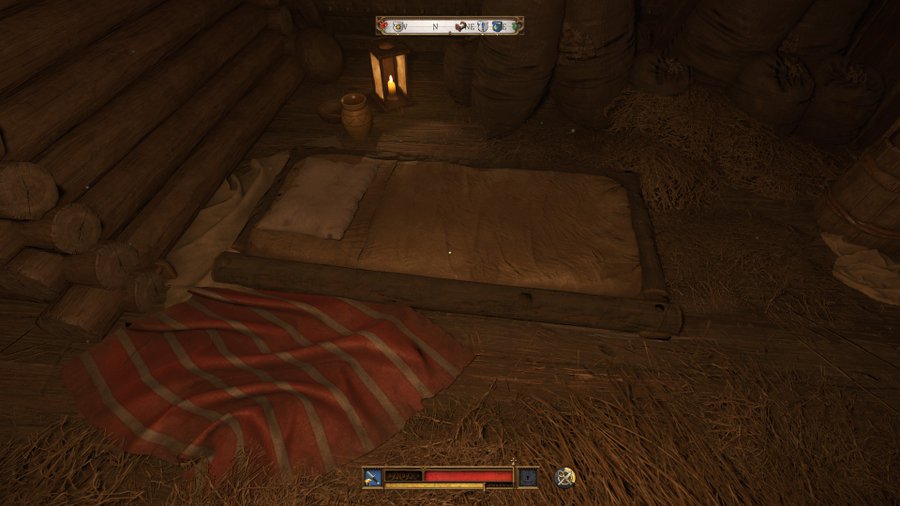Select the blue shield marker on compass
Image resolution: width=900 pixels, height=506 pixels.
[x=498, y=26]
